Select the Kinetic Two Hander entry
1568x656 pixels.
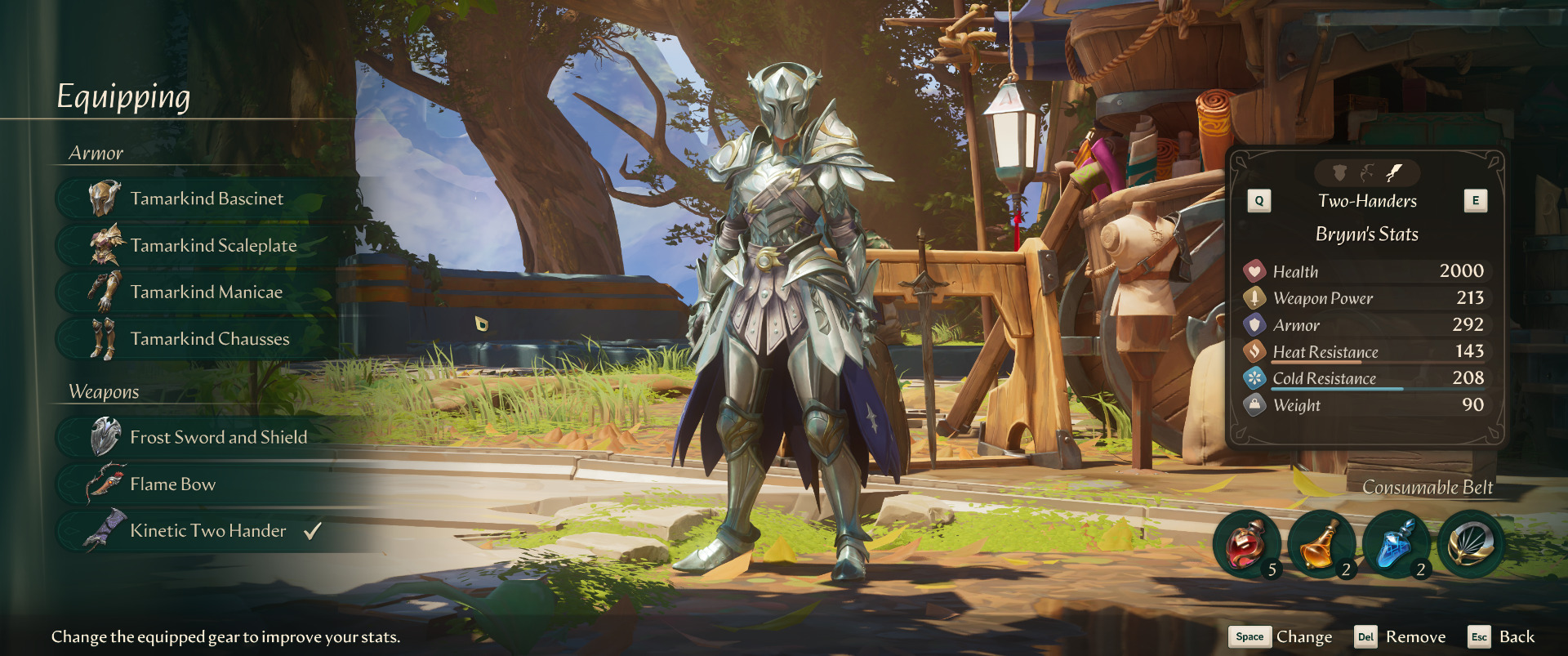pos(207,530)
